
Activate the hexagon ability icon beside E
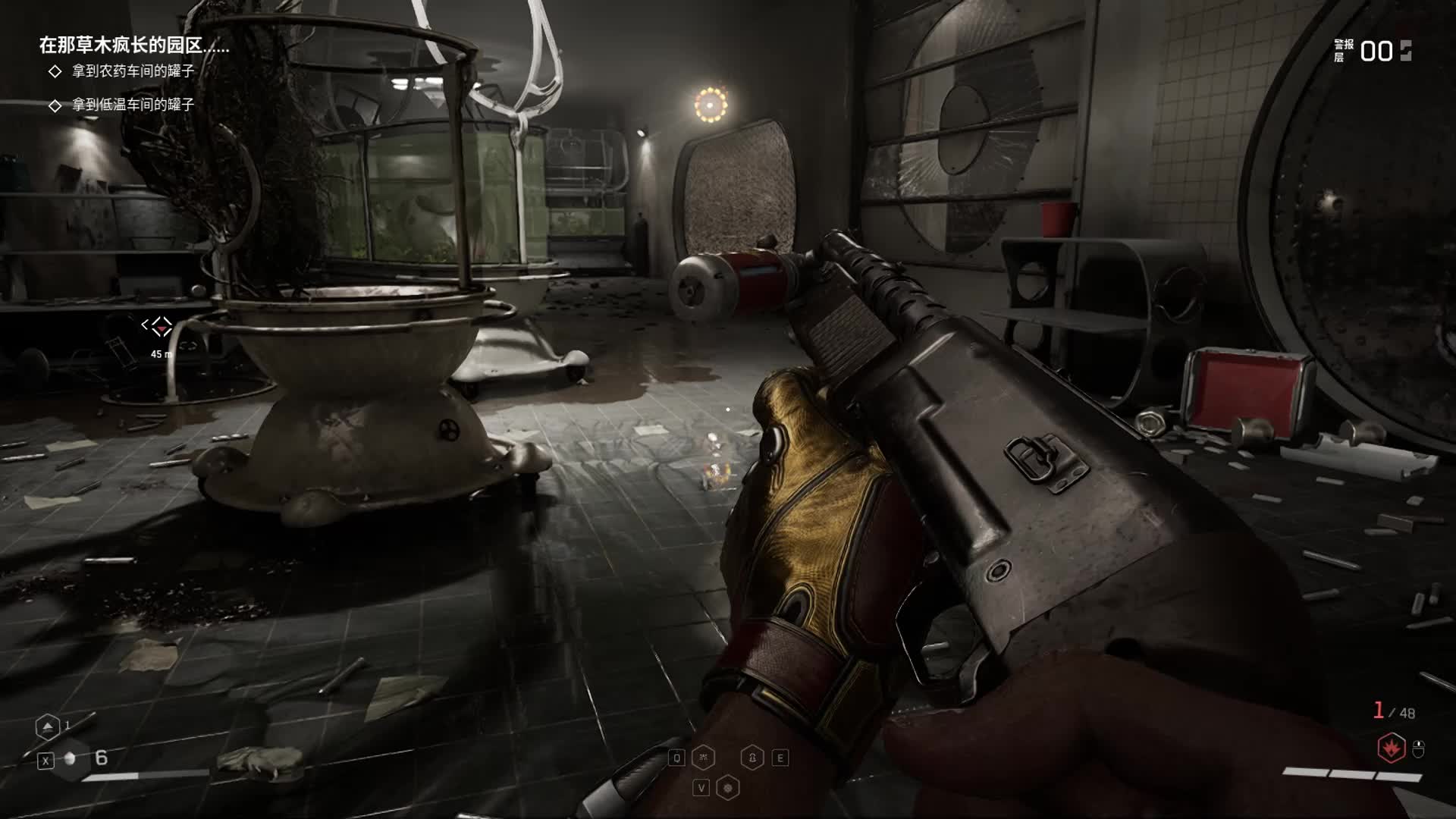click(752, 758)
